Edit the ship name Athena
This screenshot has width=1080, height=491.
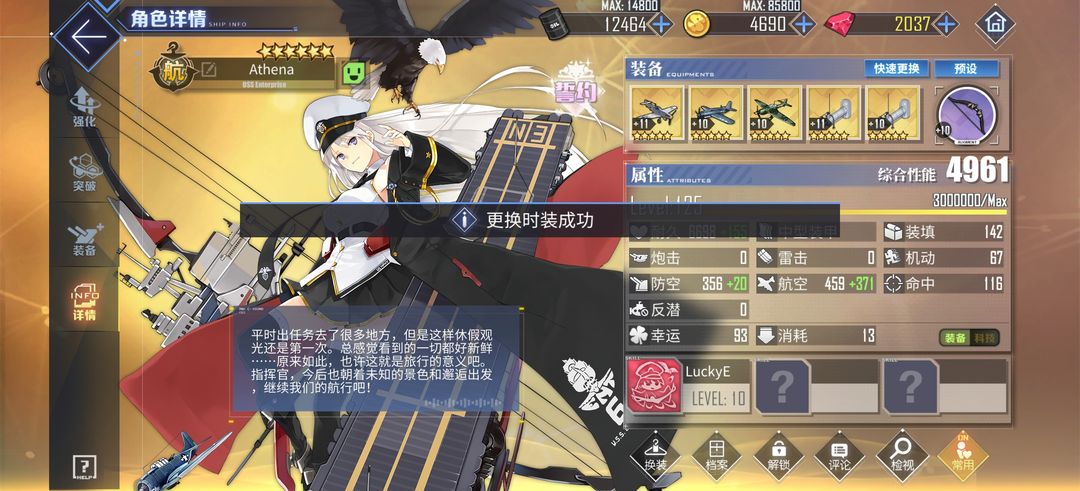pos(208,70)
